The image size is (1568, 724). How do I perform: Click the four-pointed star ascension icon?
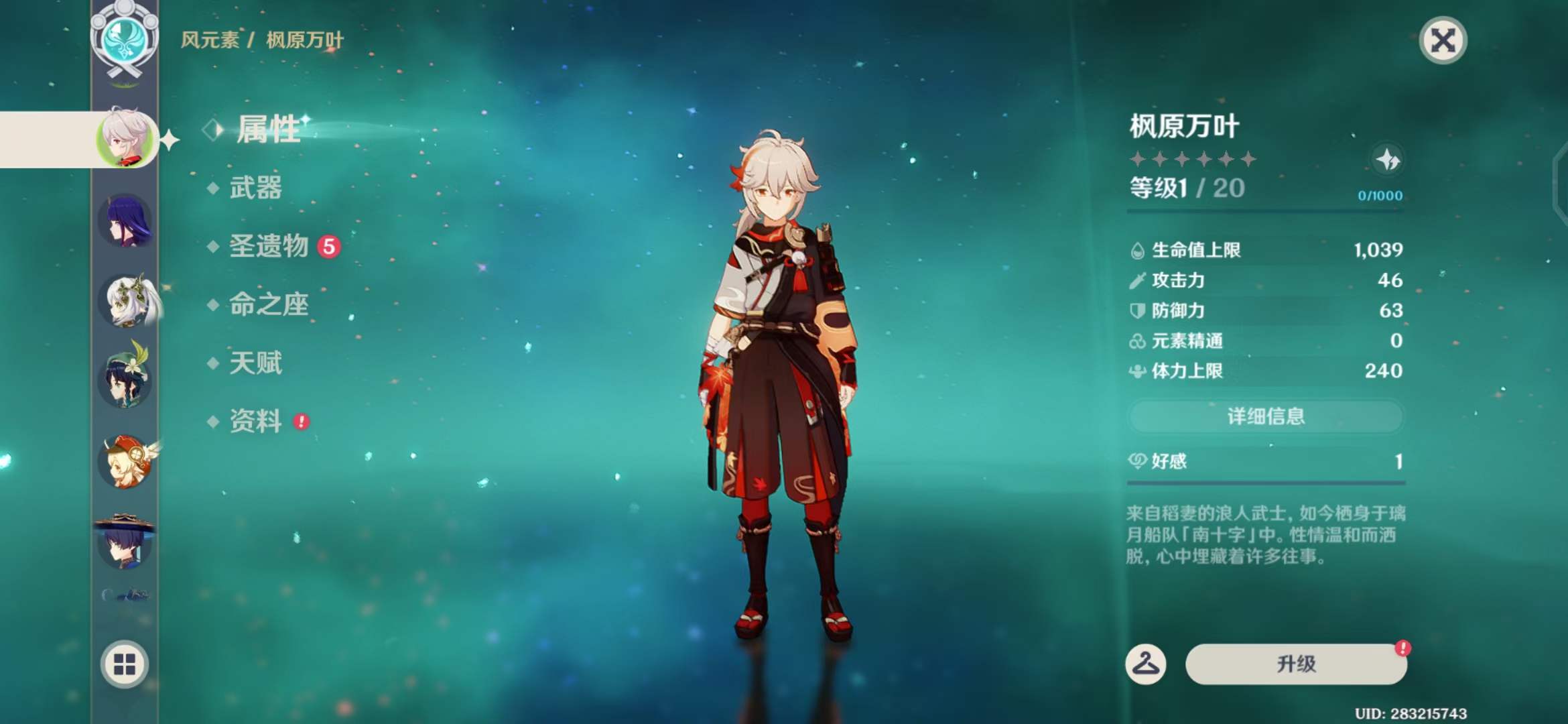coord(1386,160)
